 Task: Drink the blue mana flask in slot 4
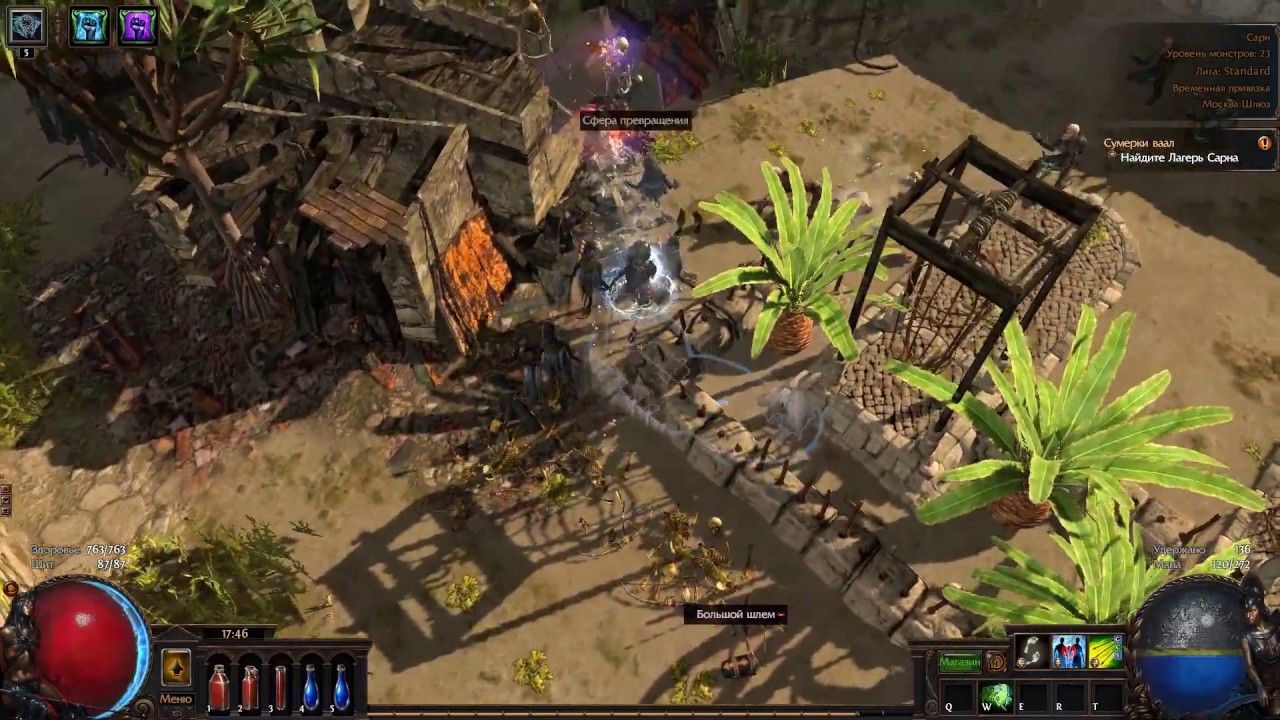311,687
